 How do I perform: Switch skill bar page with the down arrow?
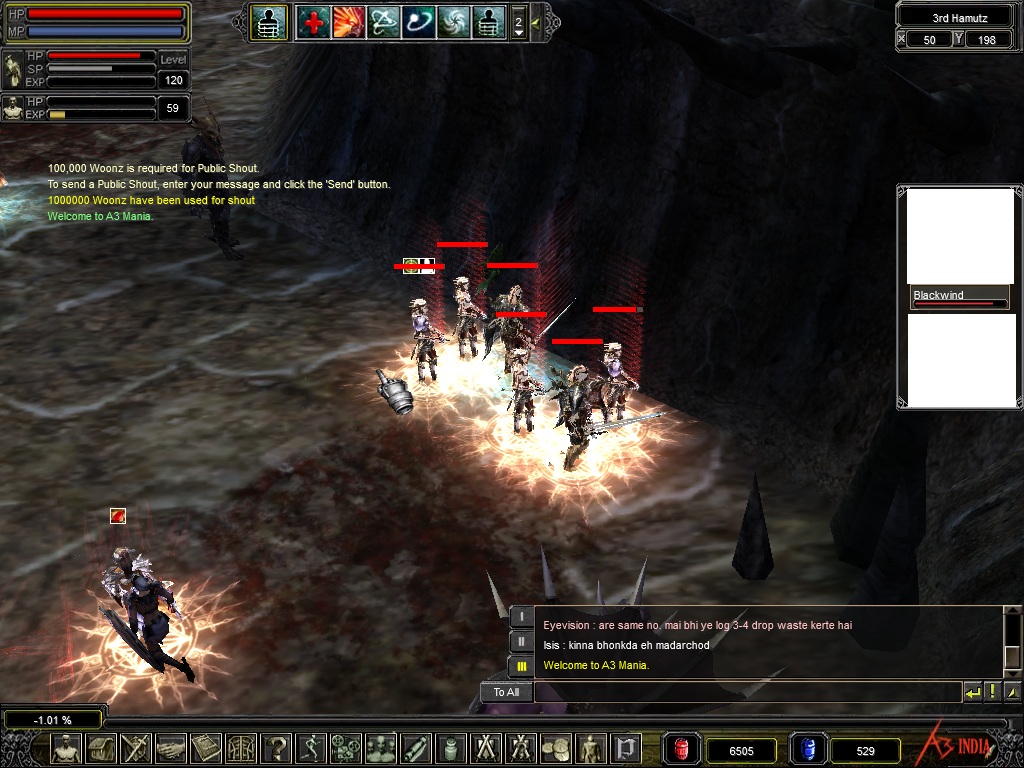tap(518, 32)
